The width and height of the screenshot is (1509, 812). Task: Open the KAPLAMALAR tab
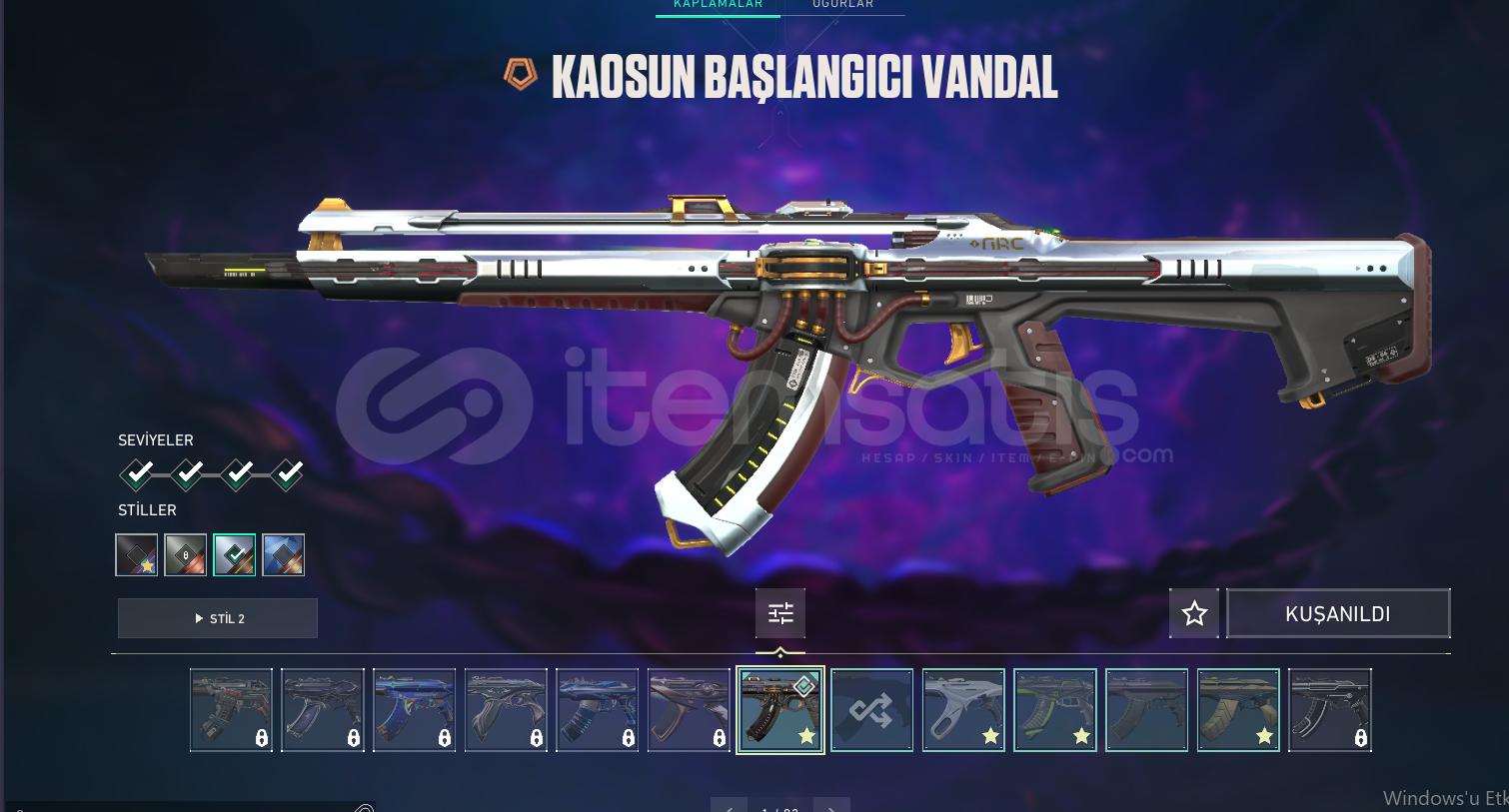click(717, 6)
